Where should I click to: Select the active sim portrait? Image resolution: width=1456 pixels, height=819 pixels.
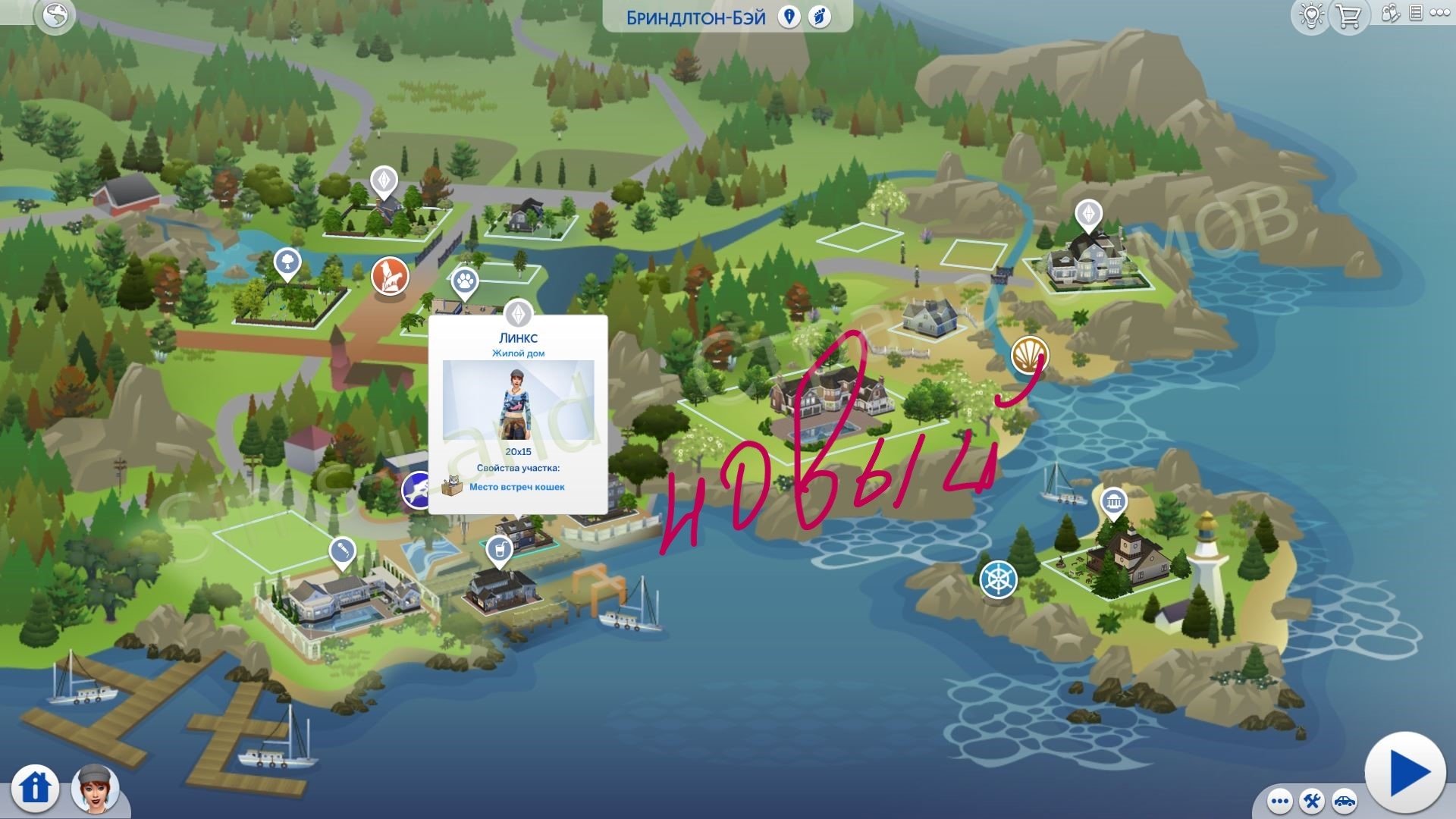pyautogui.click(x=96, y=789)
